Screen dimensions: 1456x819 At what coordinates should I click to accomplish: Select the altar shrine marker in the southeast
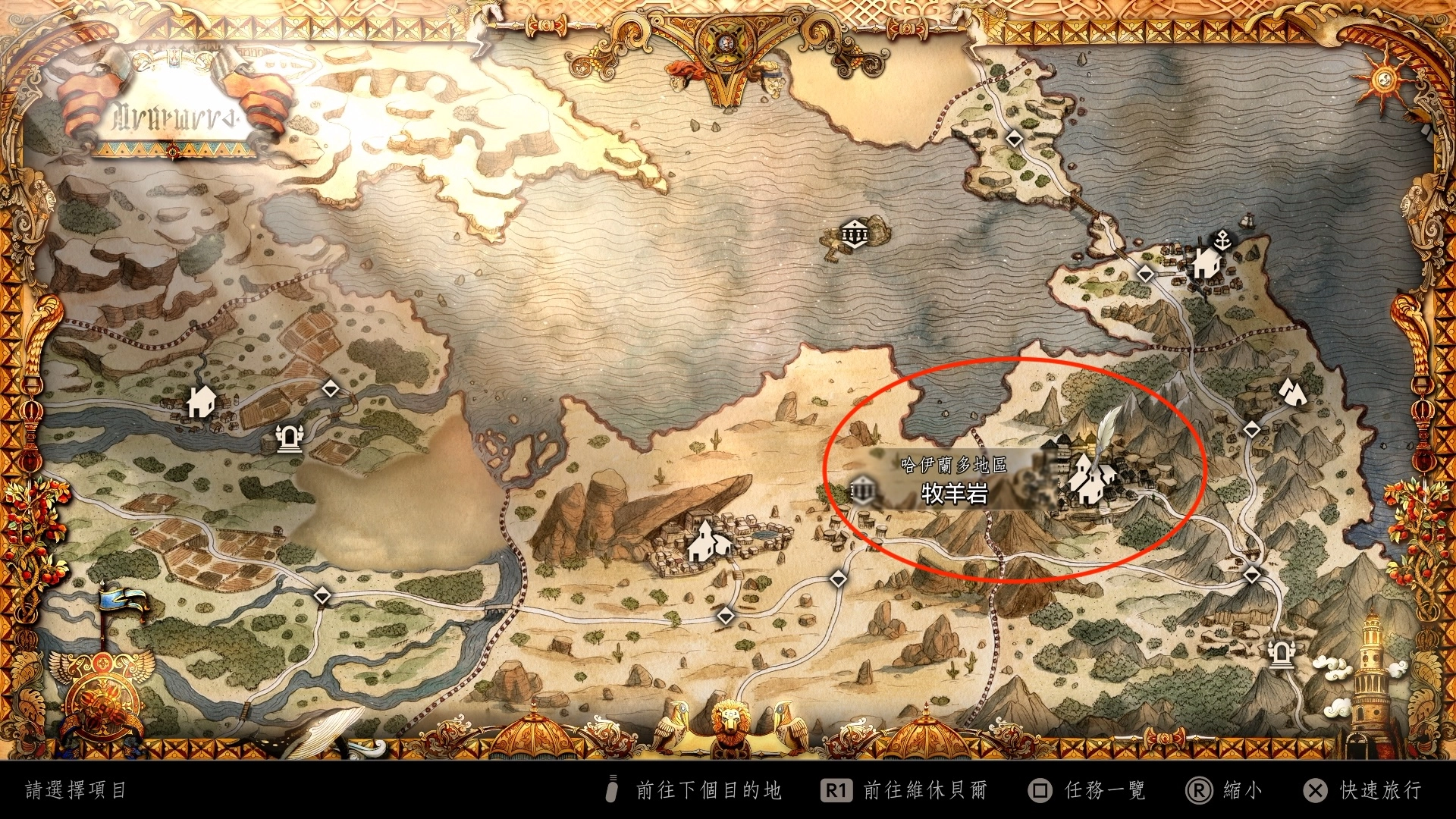pyautogui.click(x=1281, y=653)
